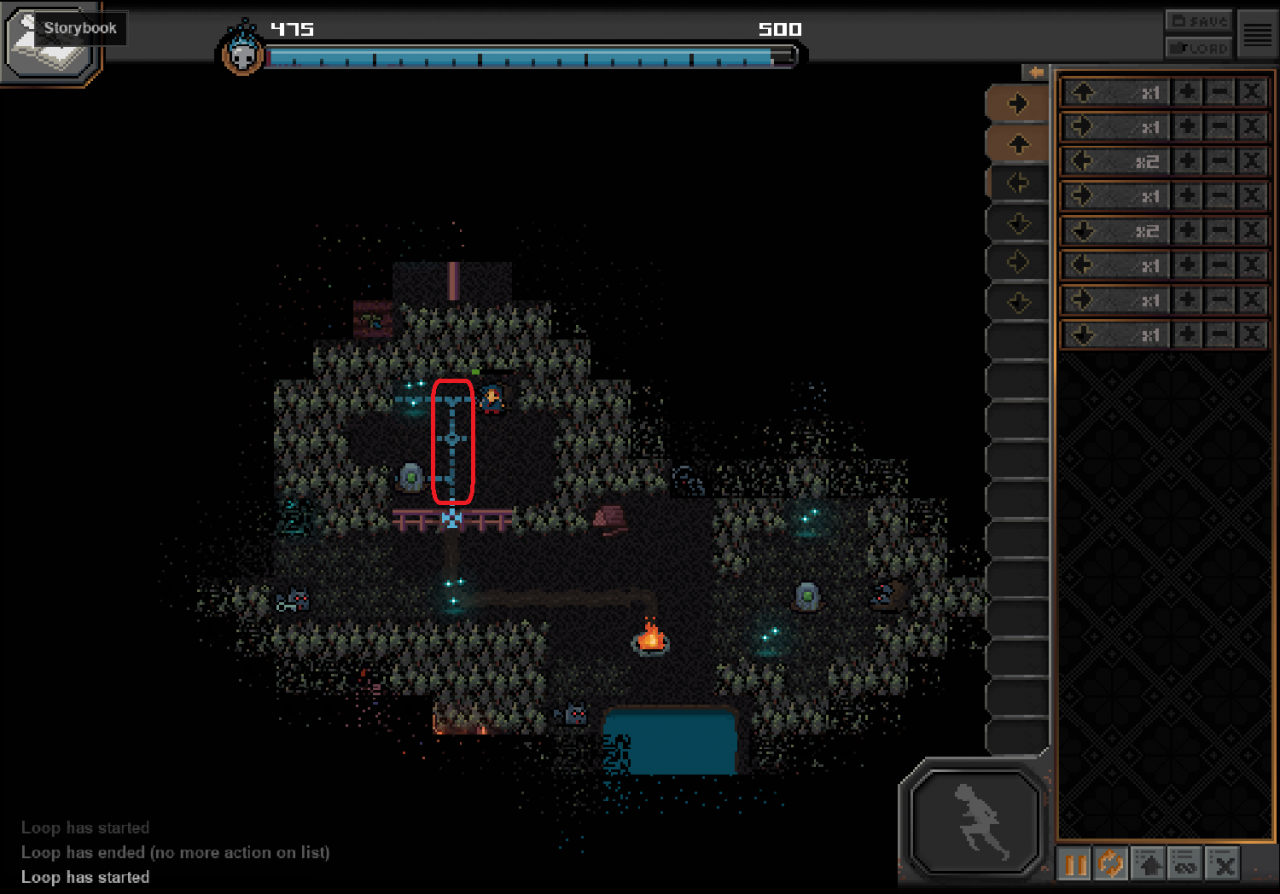Screen dimensions: 1280x894
Task: Decrease the count of the left x2 action
Action: pos(1219,162)
